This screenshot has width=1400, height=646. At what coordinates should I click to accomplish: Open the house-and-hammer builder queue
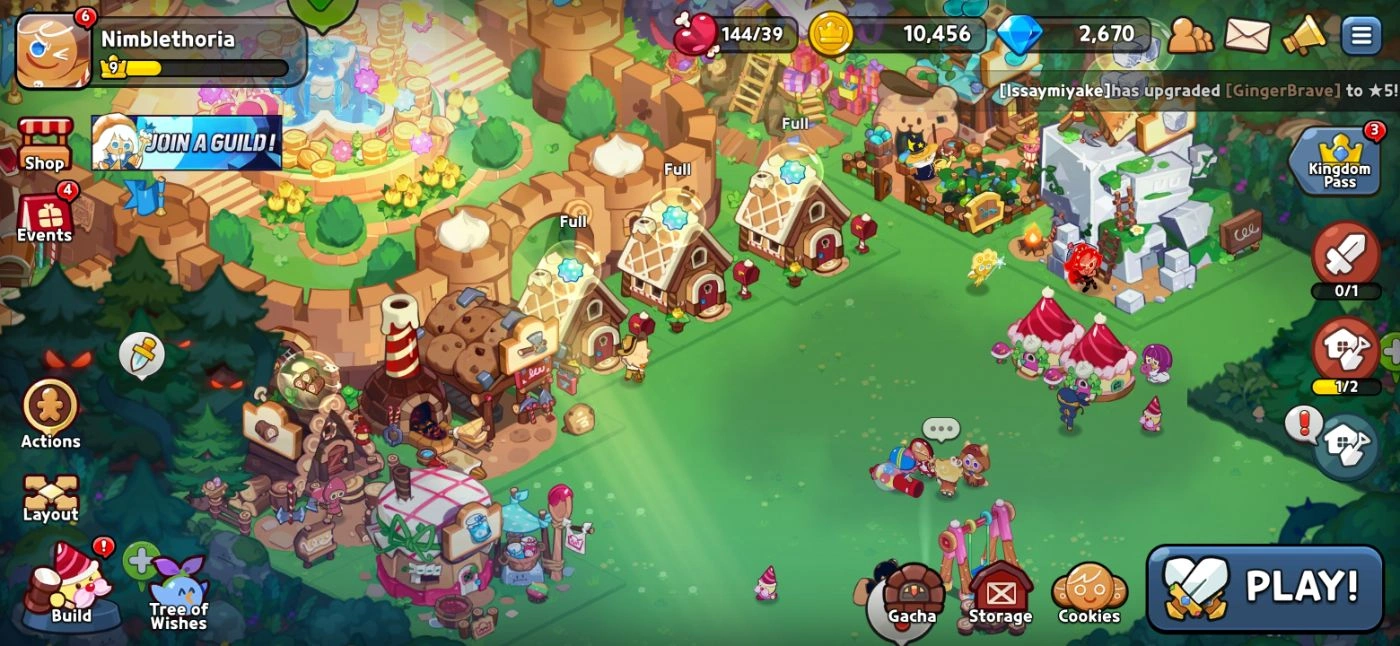click(x=1346, y=352)
